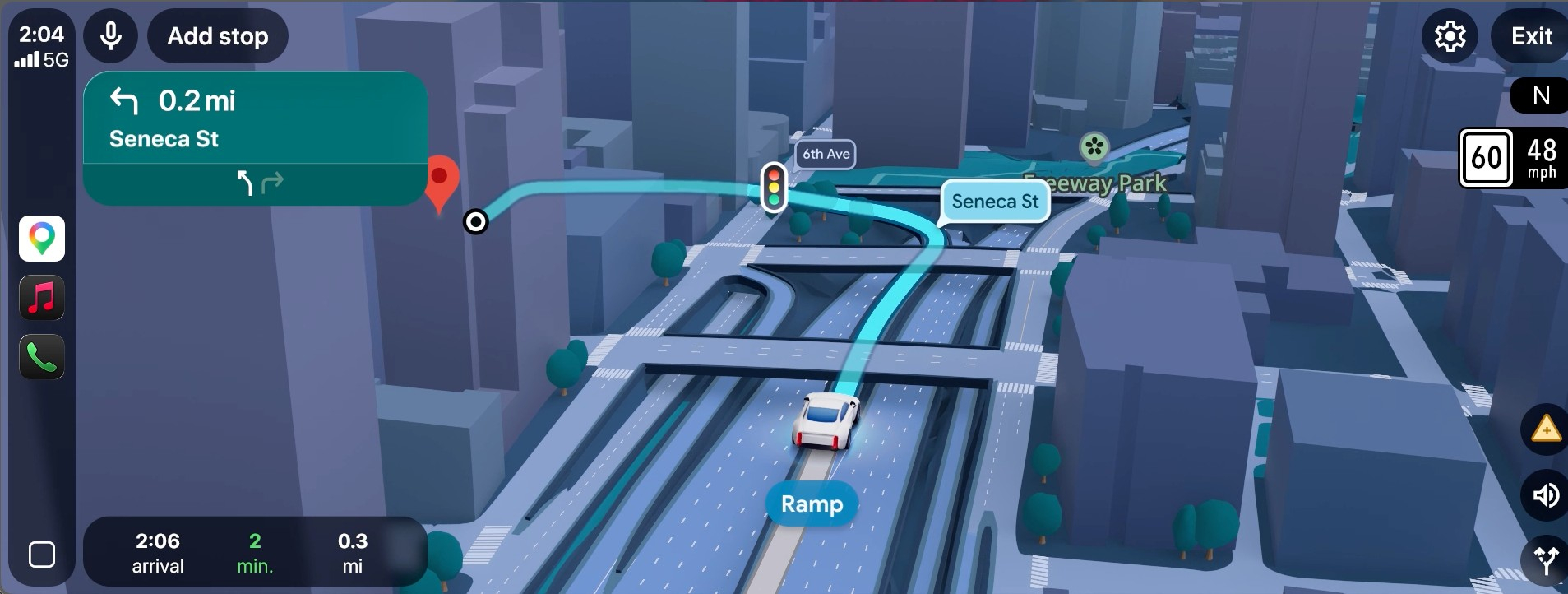Image resolution: width=1568 pixels, height=594 pixels.
Task: Open Apple Music from the sidebar
Action: [x=41, y=297]
